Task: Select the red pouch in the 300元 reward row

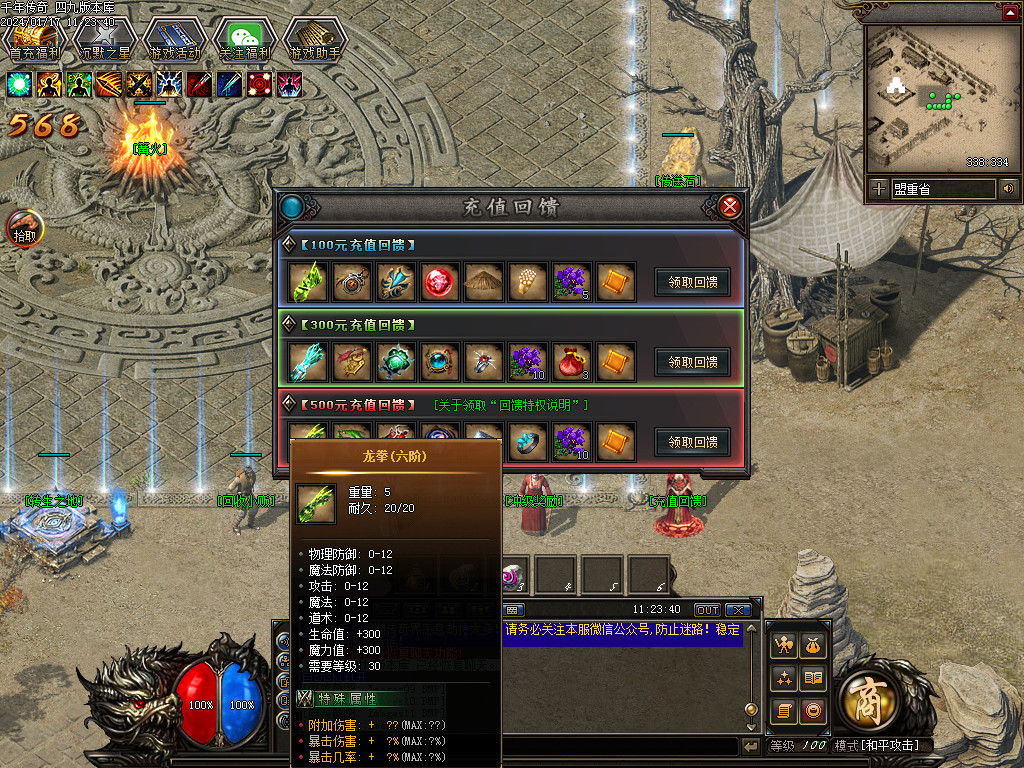Action: click(x=572, y=362)
